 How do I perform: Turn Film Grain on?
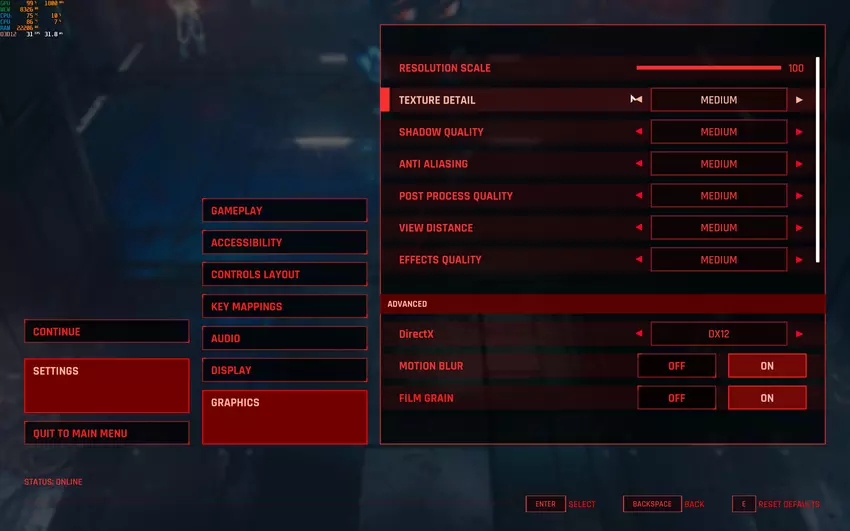click(x=766, y=398)
